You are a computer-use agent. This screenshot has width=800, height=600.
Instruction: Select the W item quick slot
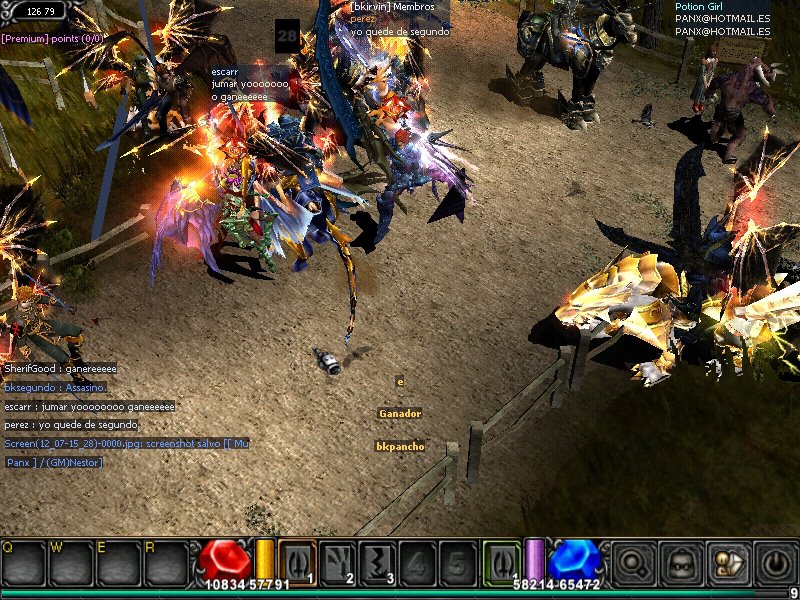click(71, 564)
